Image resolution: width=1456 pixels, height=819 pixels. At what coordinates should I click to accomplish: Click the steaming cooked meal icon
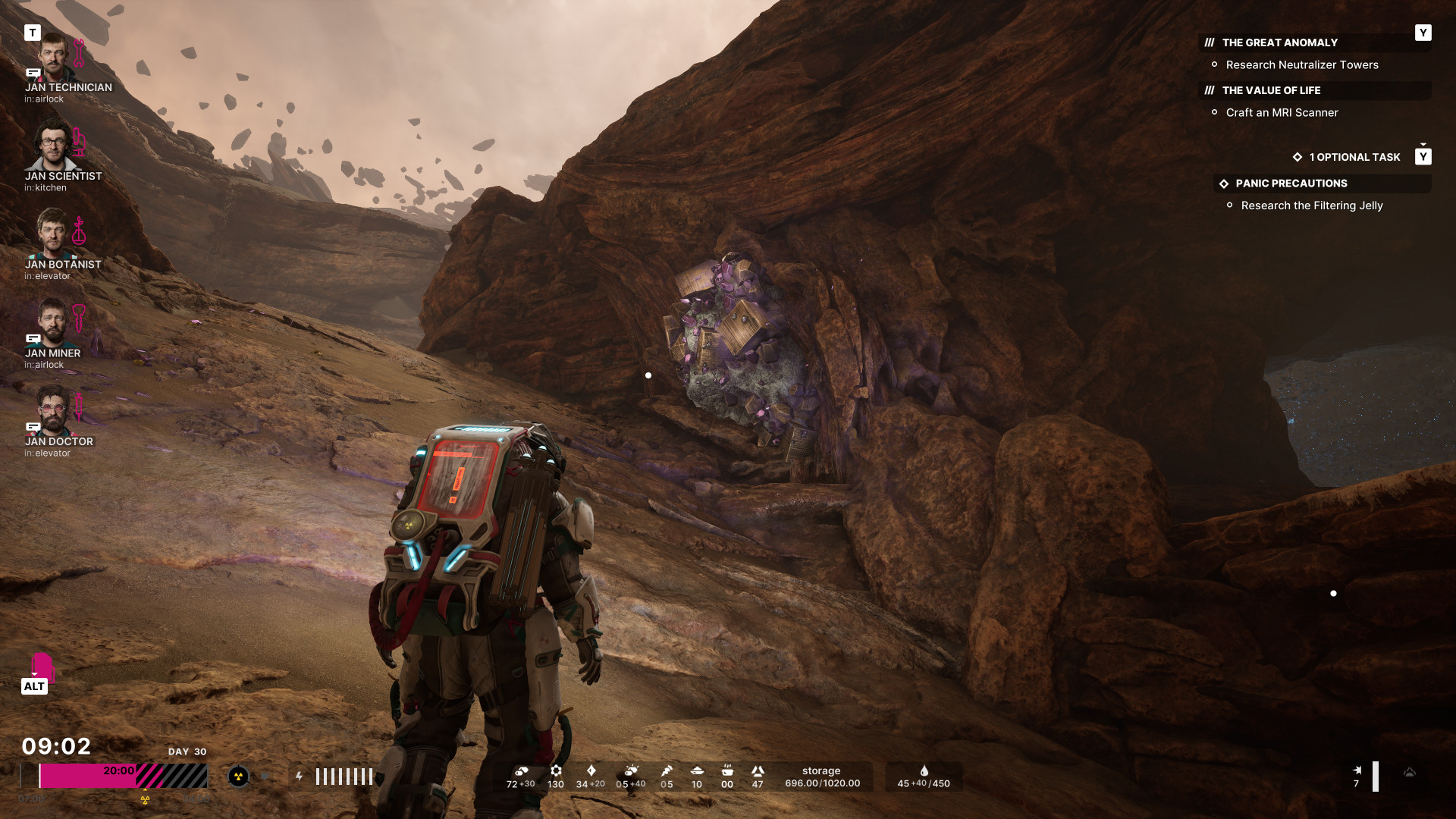(727, 770)
